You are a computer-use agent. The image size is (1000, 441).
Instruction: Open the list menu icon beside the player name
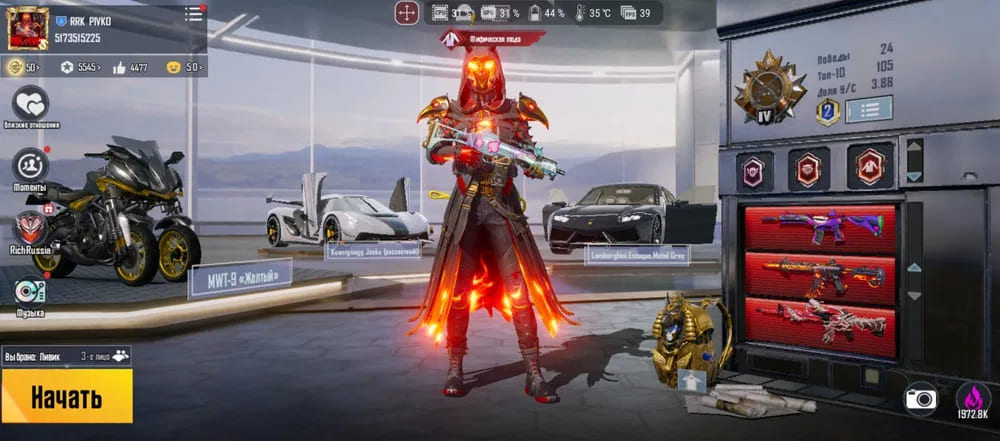click(193, 14)
